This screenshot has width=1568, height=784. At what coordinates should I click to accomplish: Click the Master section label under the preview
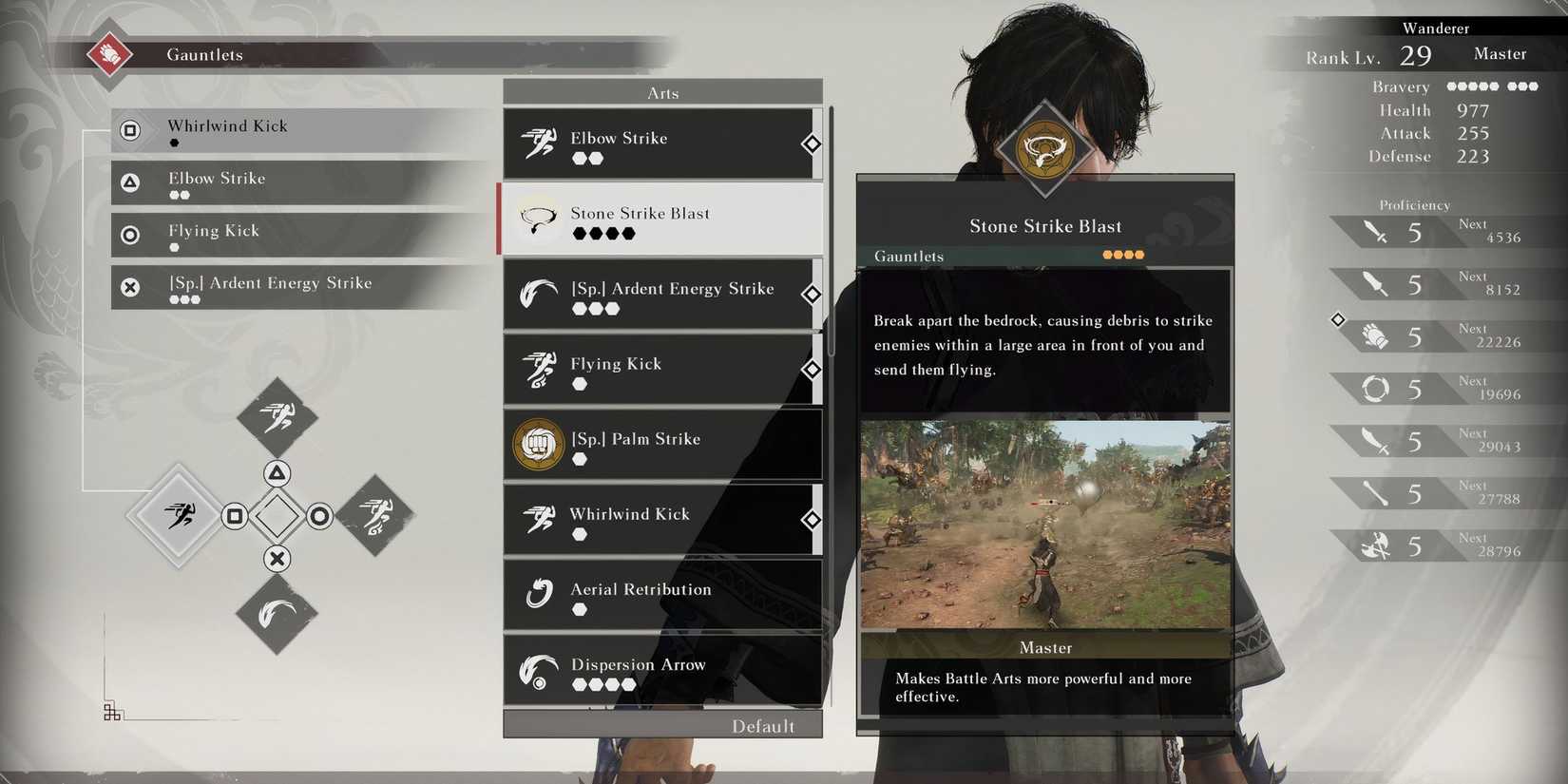pyautogui.click(x=1045, y=647)
